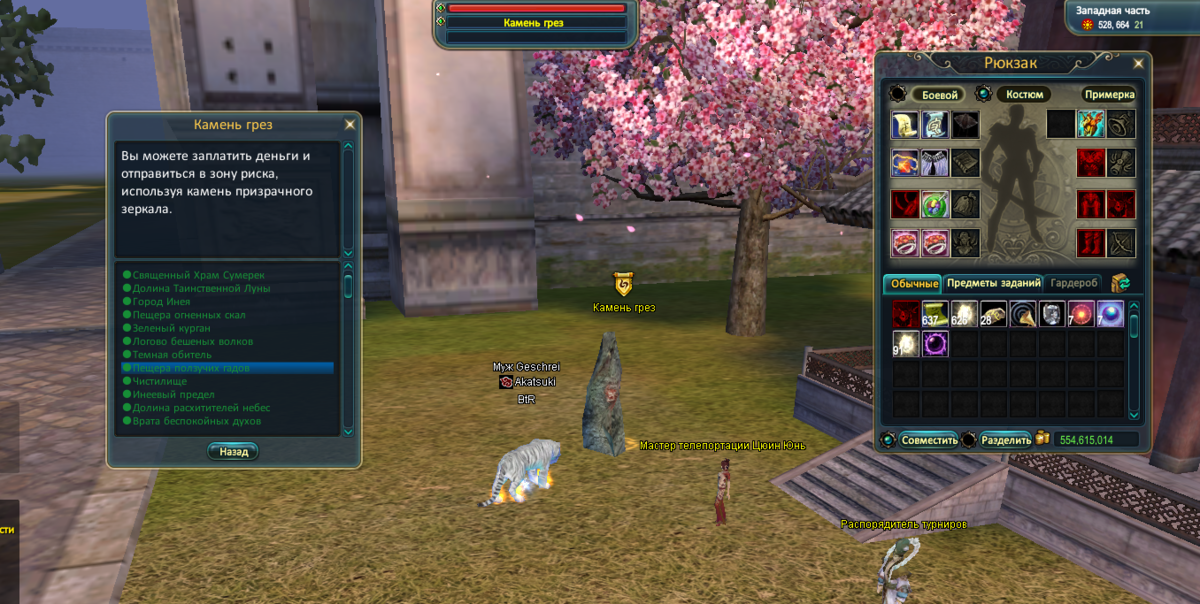Select the Зеленый курган entry

171,328
